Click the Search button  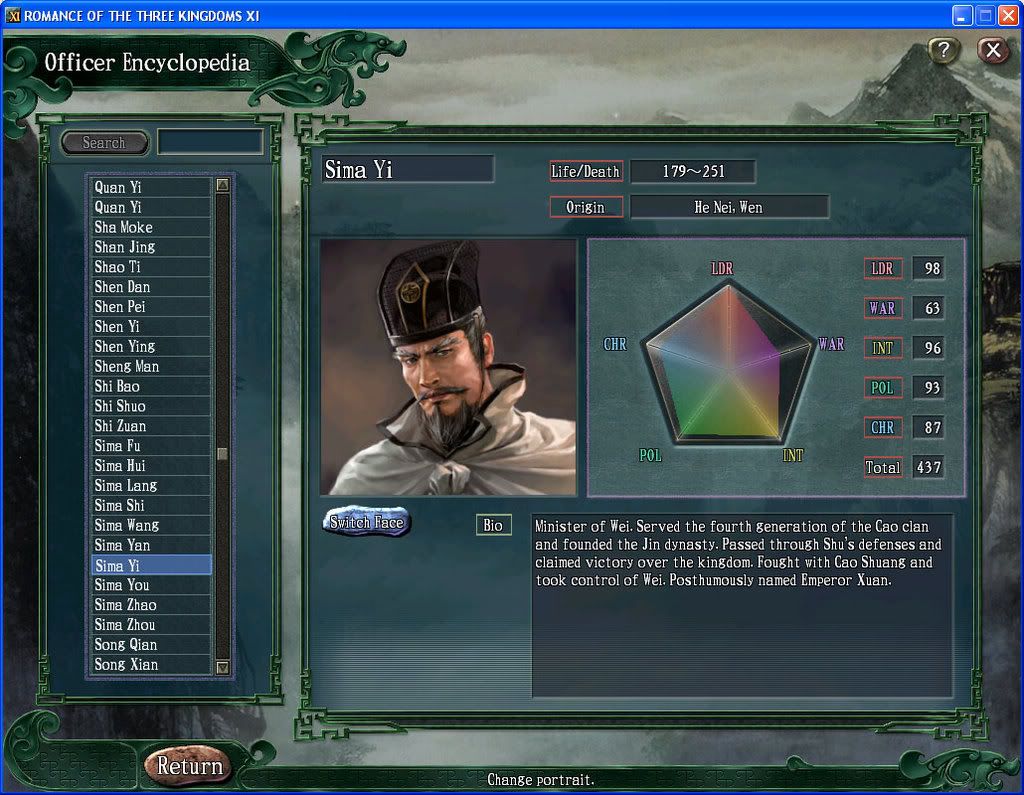click(x=104, y=143)
